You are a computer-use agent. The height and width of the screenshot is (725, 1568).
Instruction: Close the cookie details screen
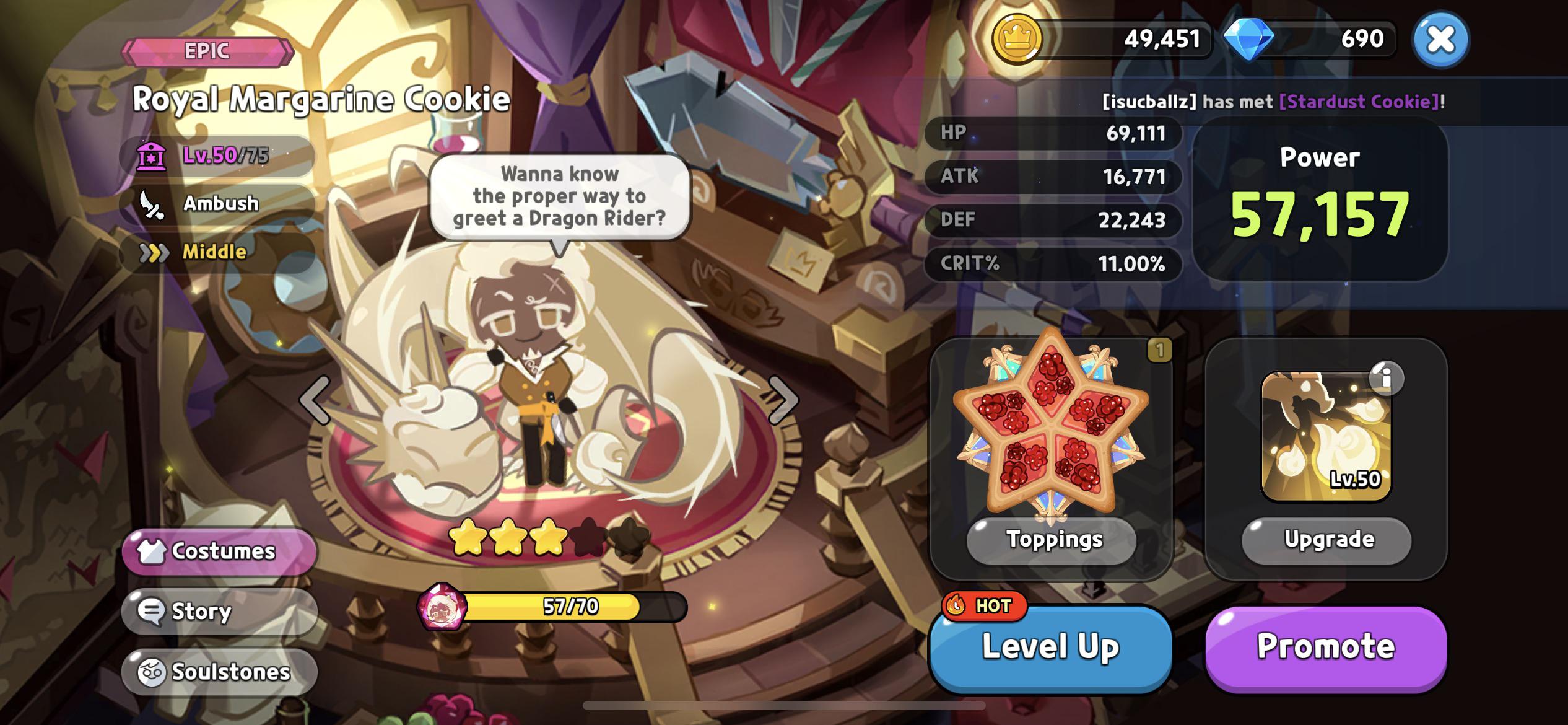coord(1440,40)
